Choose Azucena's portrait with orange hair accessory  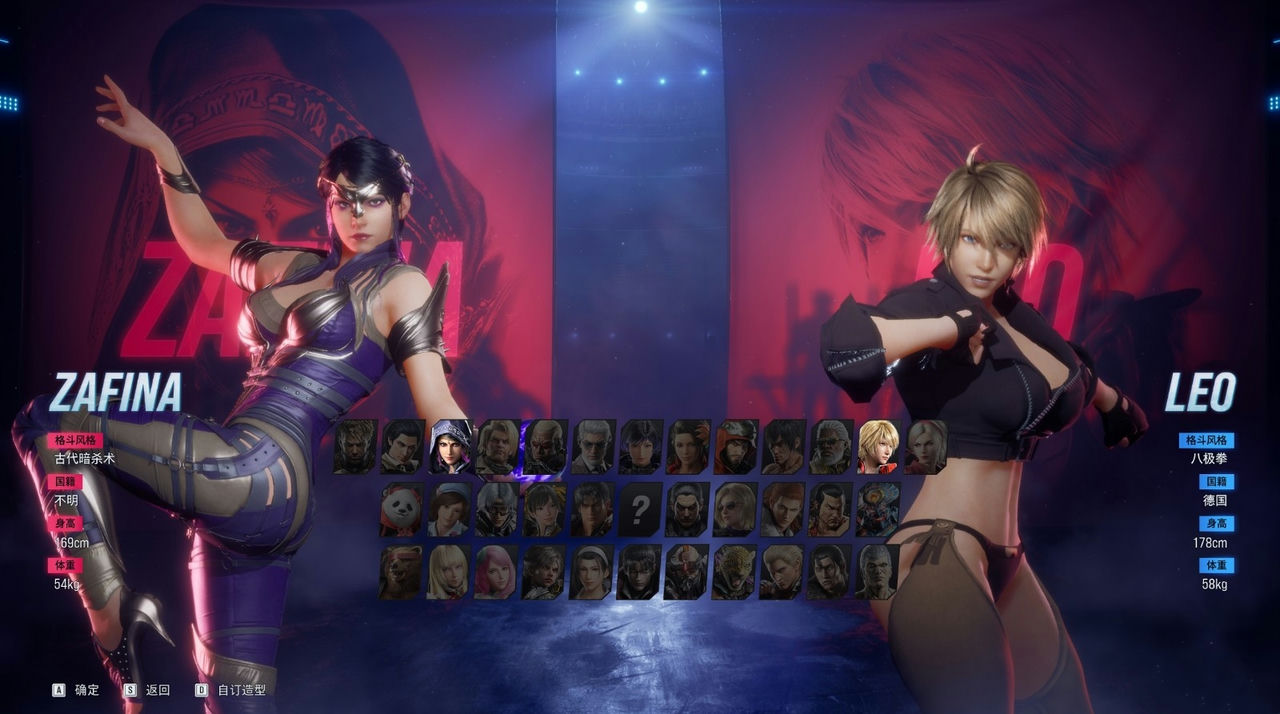pos(687,447)
